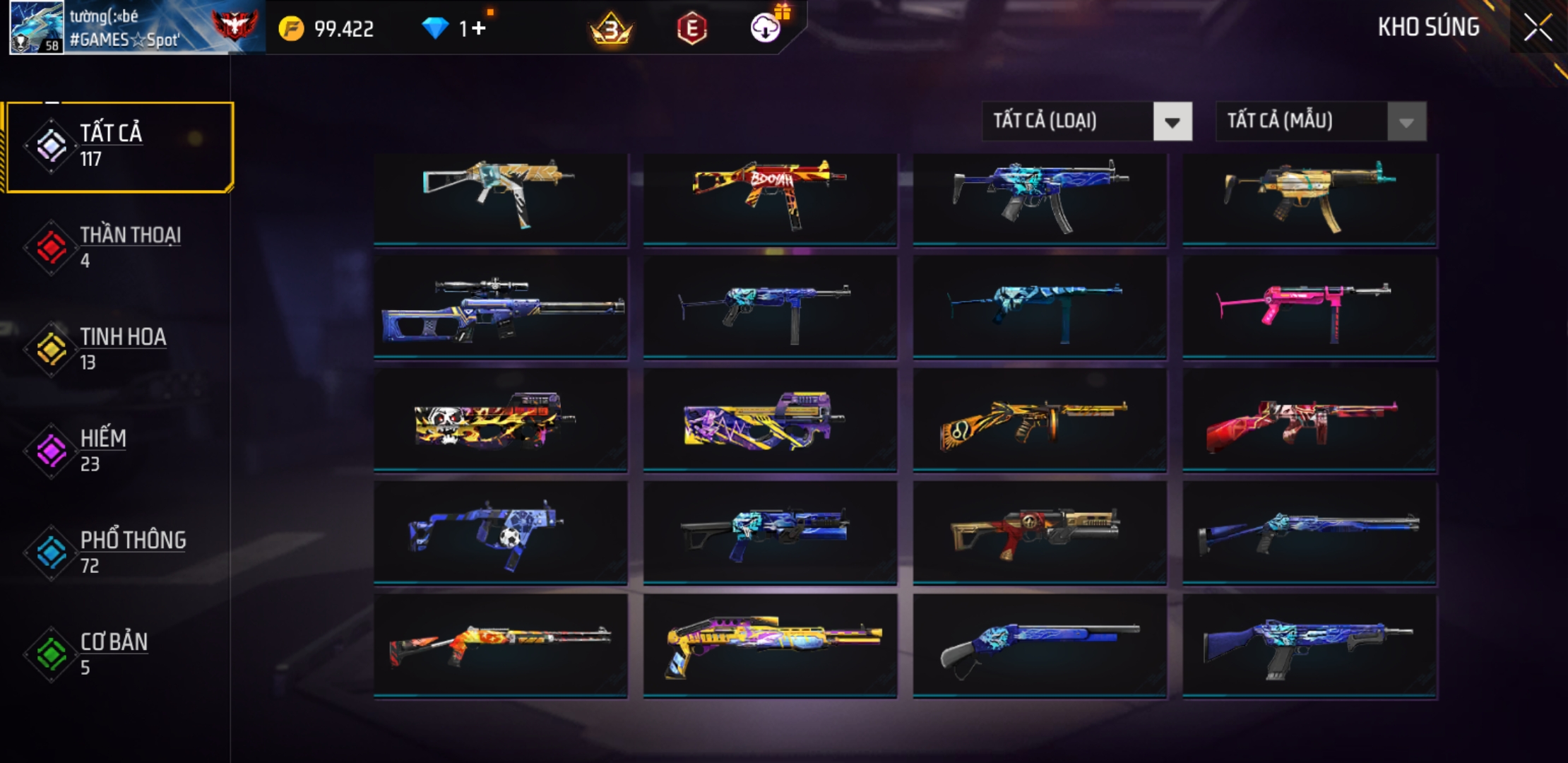Filter by Tinh Hoa rarity
Screen dimensions: 1568x763
point(120,349)
